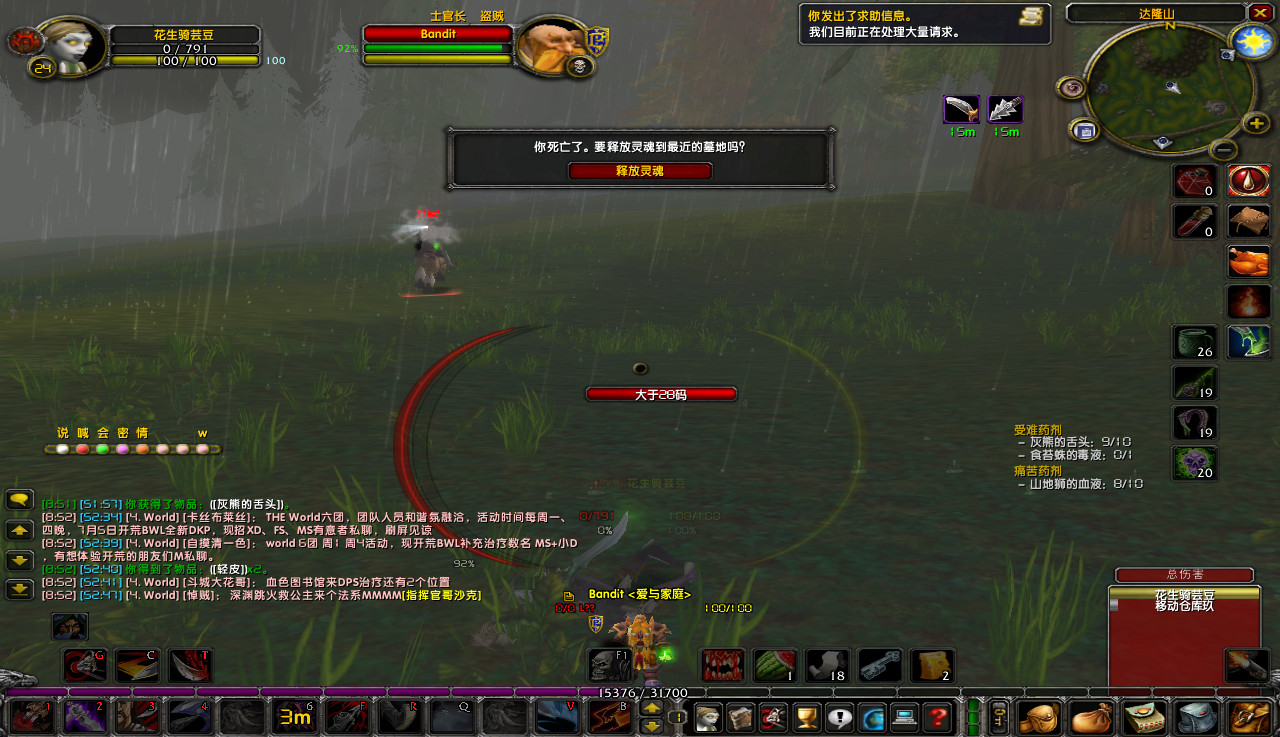Open the spellbook icon in the micro menu

[740, 718]
